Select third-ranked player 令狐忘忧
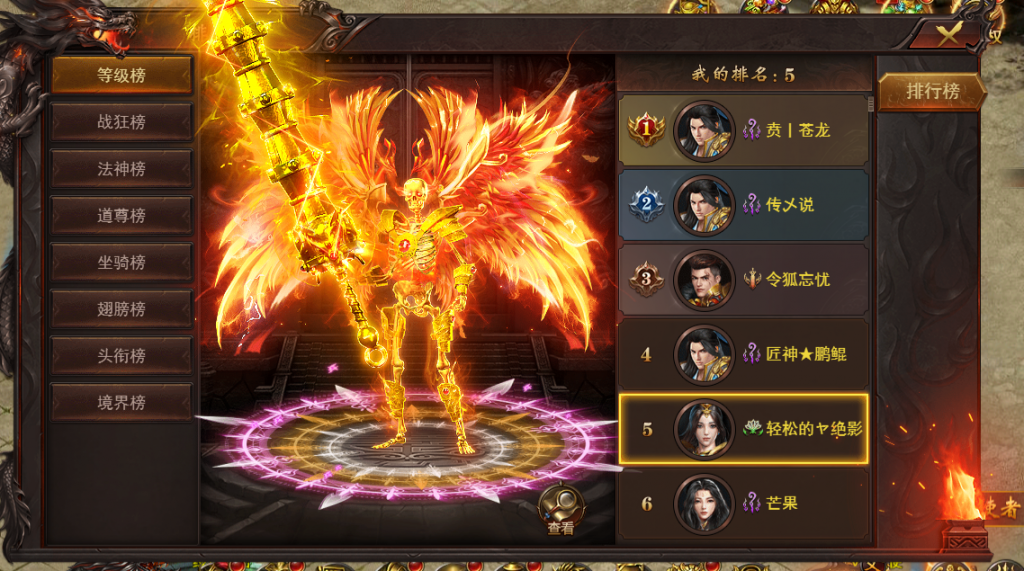This screenshot has width=1024, height=571. point(743,279)
